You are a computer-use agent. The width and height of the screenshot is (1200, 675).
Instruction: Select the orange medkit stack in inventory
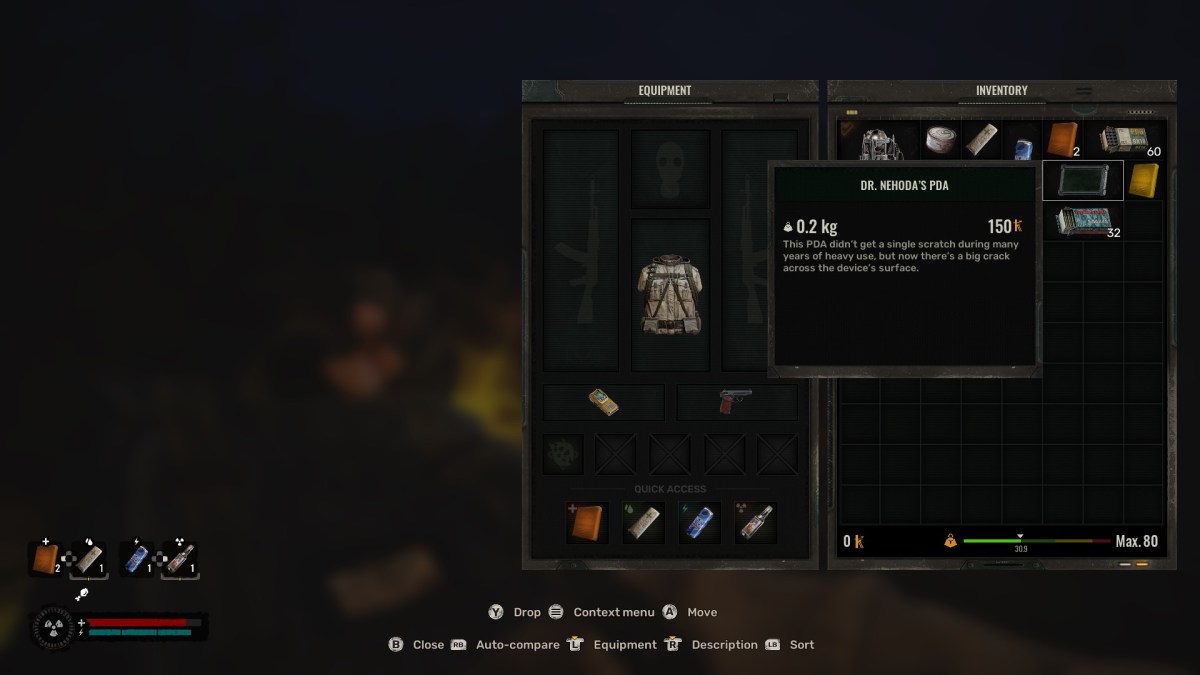coord(1062,140)
